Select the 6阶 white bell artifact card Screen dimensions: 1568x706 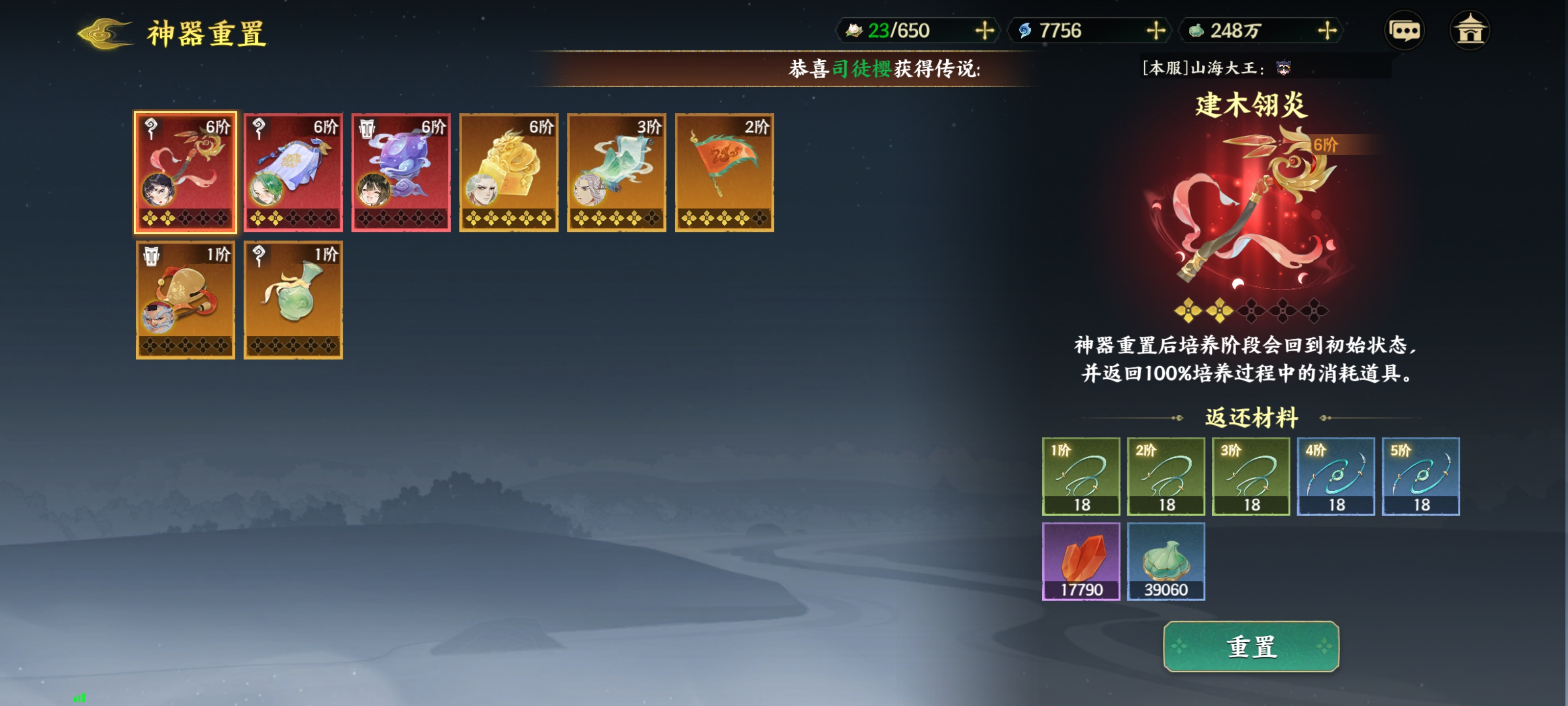(293, 172)
